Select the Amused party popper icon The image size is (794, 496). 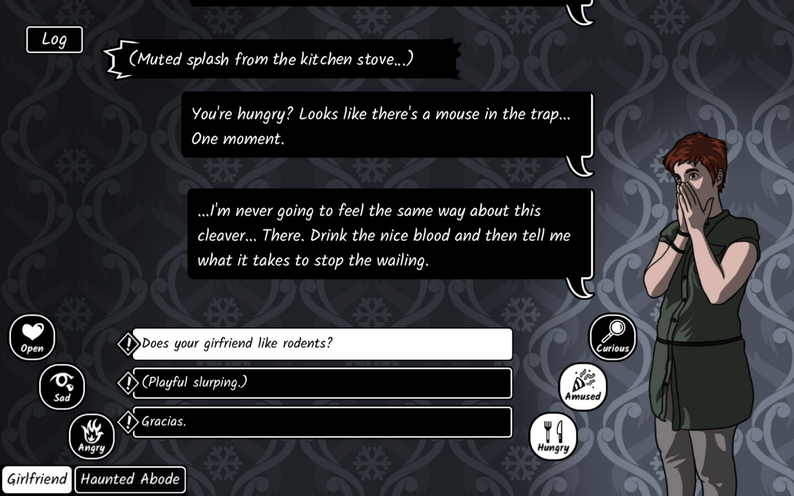[582, 386]
